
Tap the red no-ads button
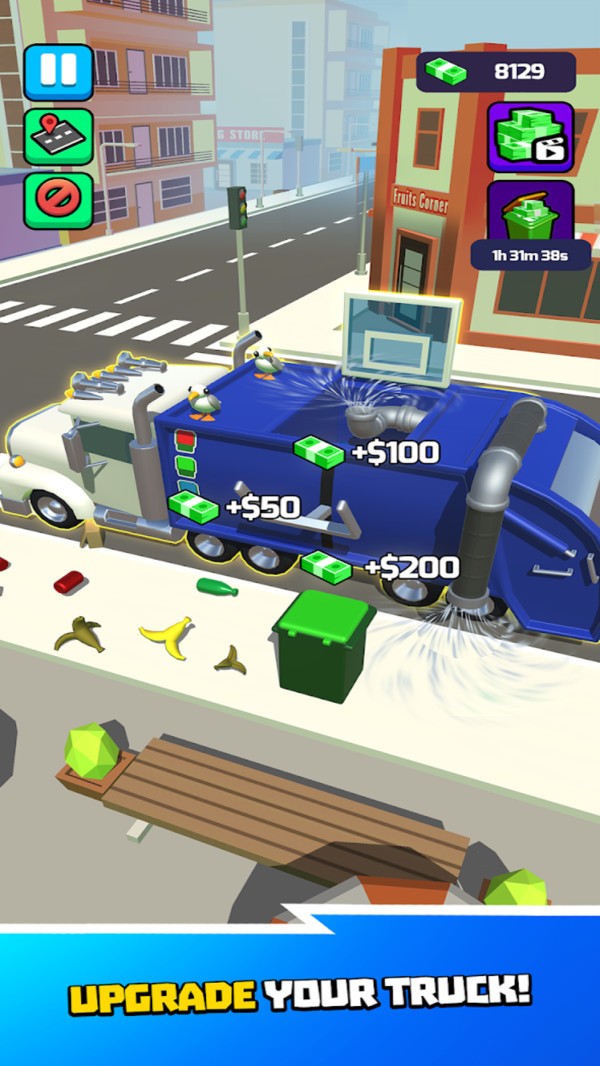click(58, 199)
